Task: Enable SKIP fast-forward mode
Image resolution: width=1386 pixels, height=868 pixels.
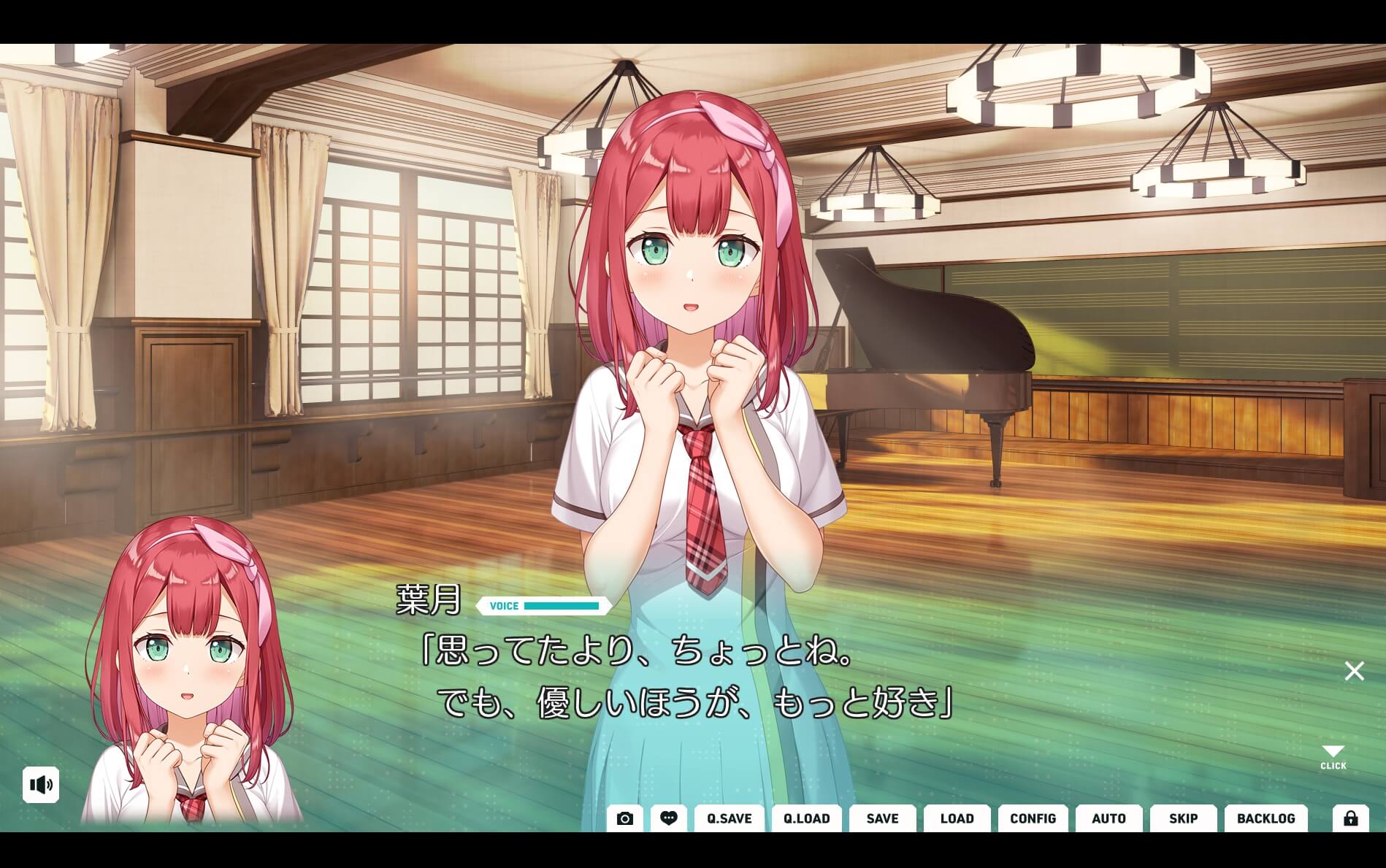Action: [x=1183, y=818]
